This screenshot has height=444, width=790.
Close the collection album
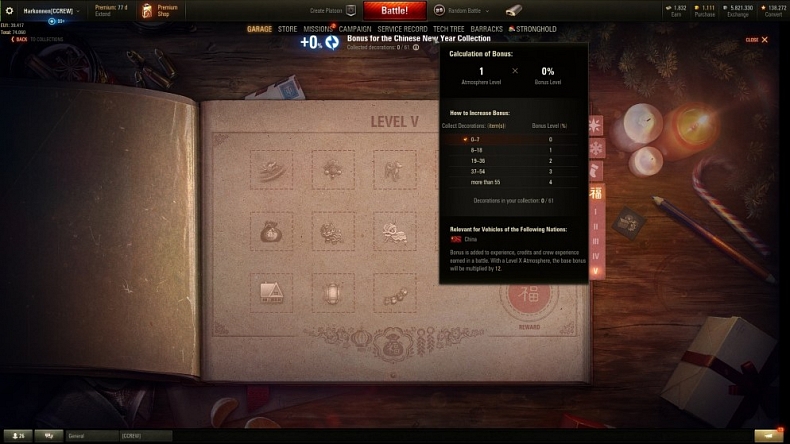[x=758, y=40]
